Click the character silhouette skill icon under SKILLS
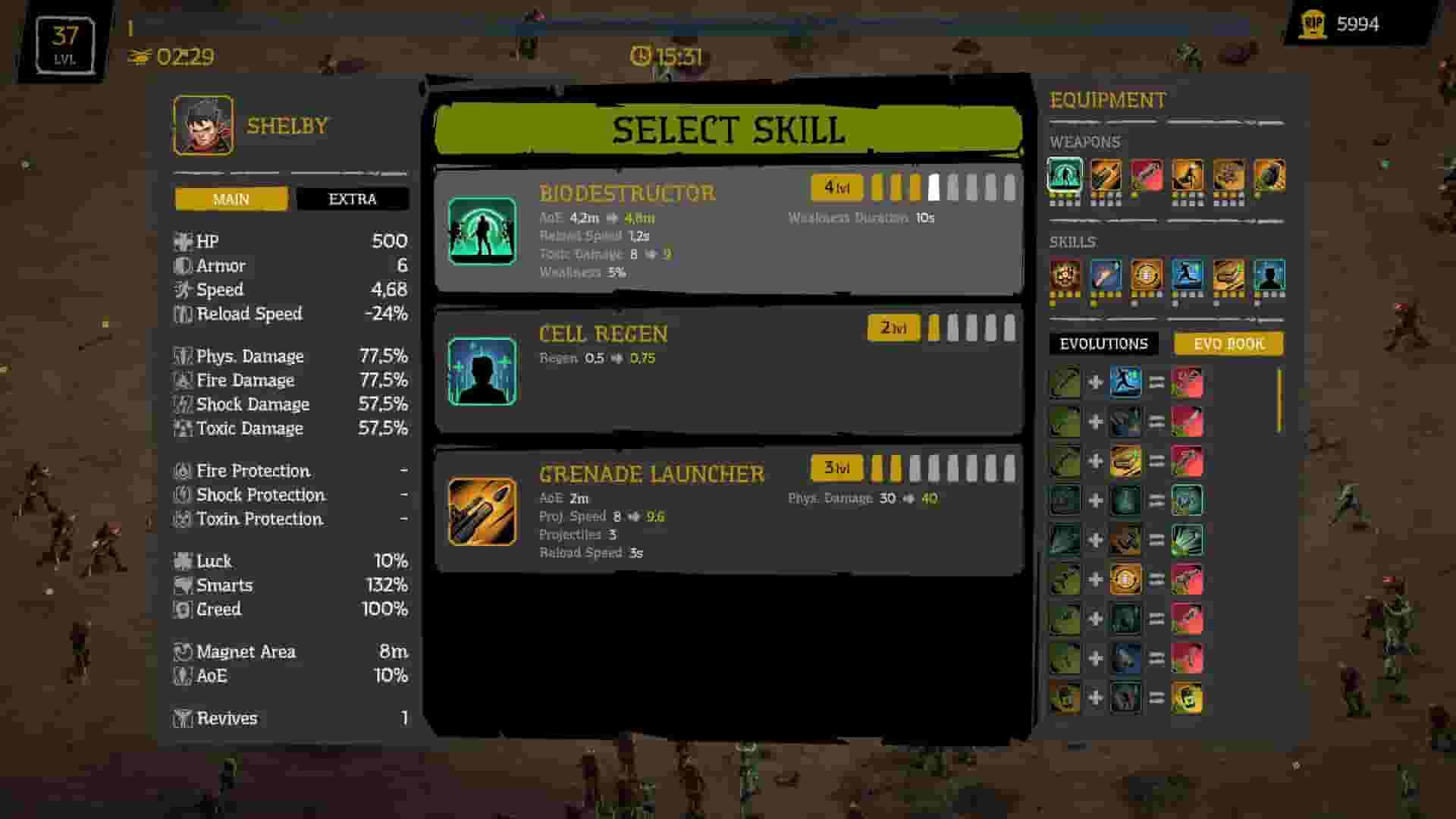Image resolution: width=1456 pixels, height=819 pixels. [1271, 277]
